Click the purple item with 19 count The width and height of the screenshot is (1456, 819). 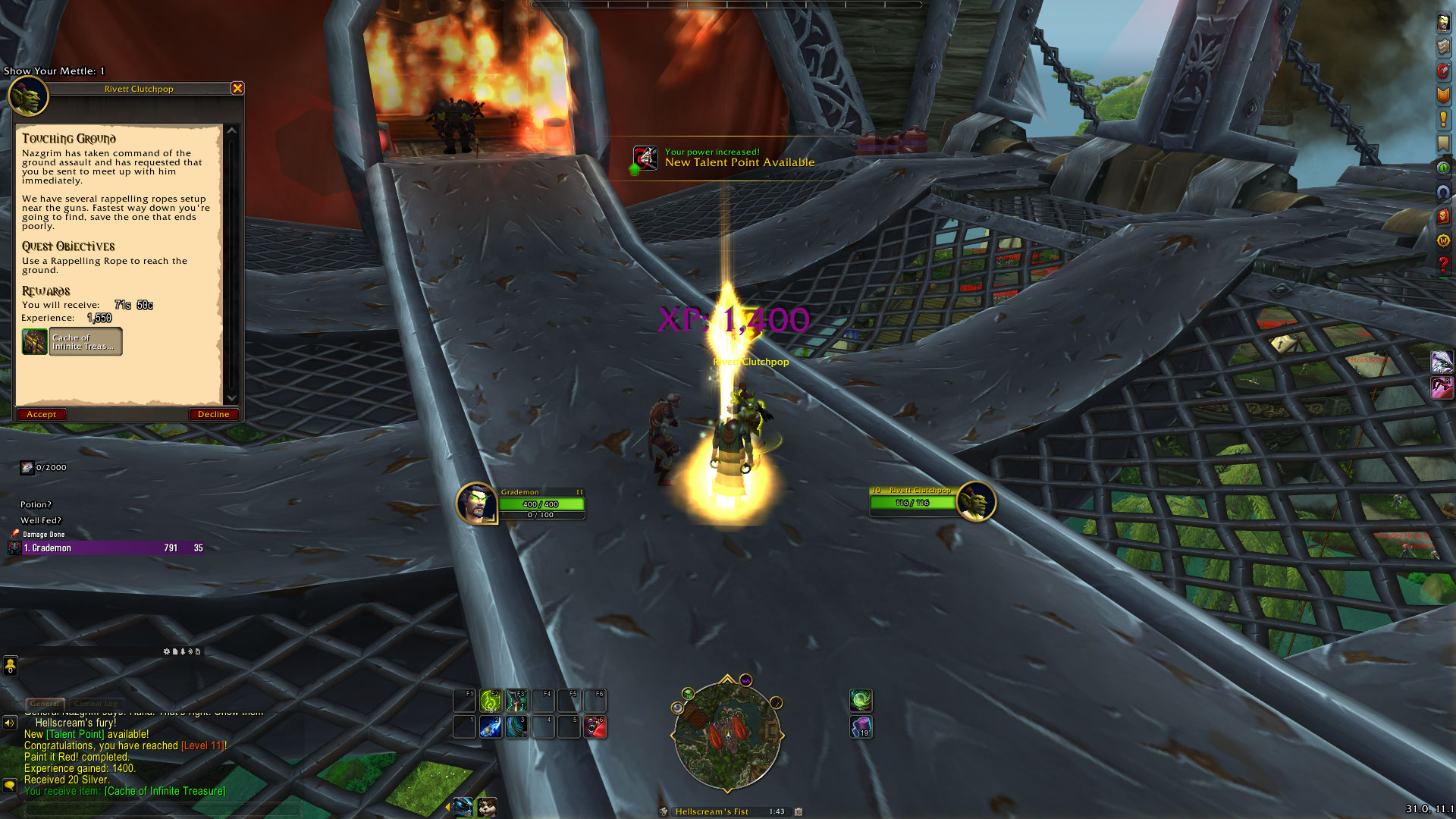point(861,727)
